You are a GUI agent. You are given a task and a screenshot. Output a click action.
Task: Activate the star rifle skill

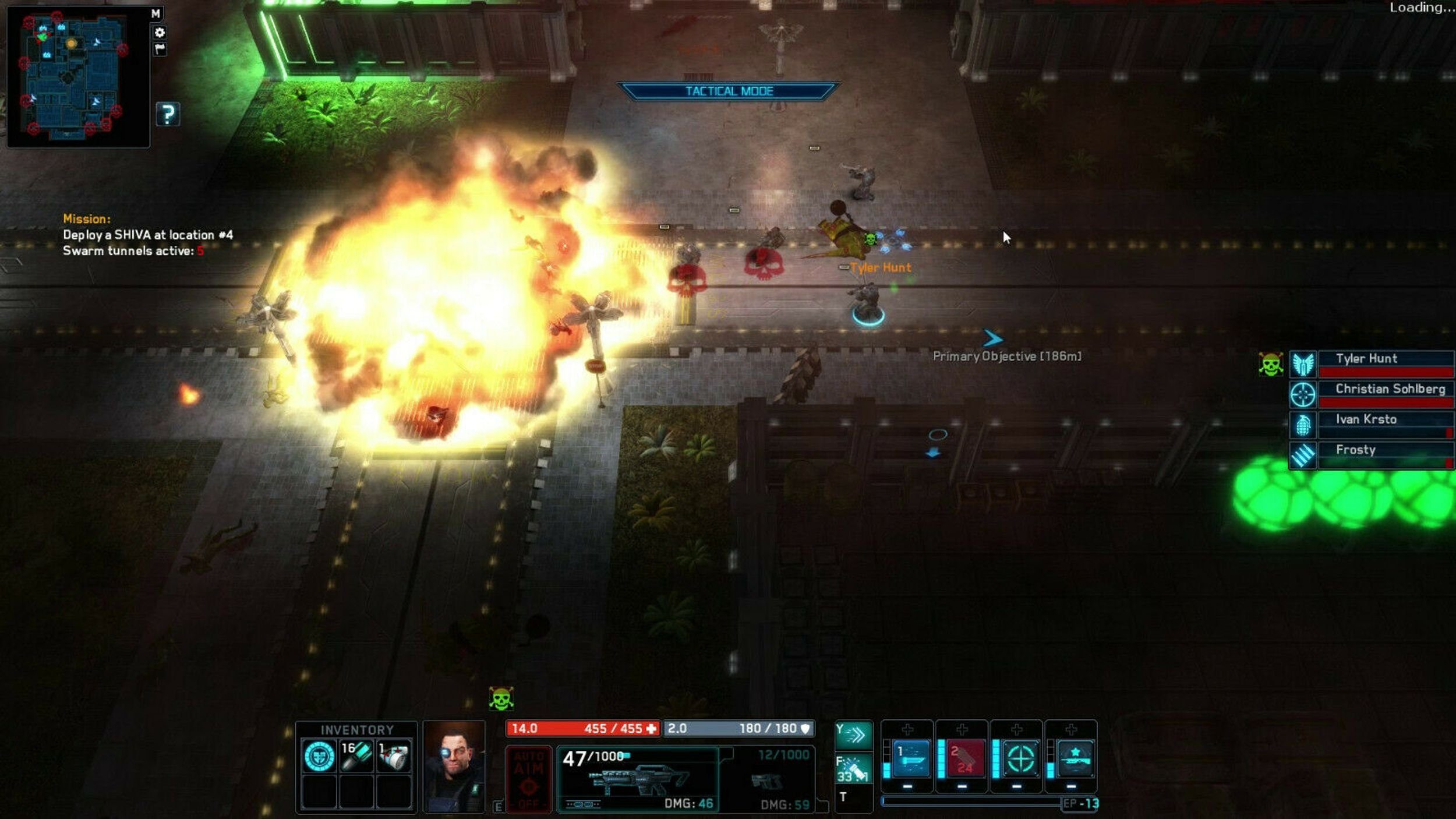pyautogui.click(x=1075, y=758)
